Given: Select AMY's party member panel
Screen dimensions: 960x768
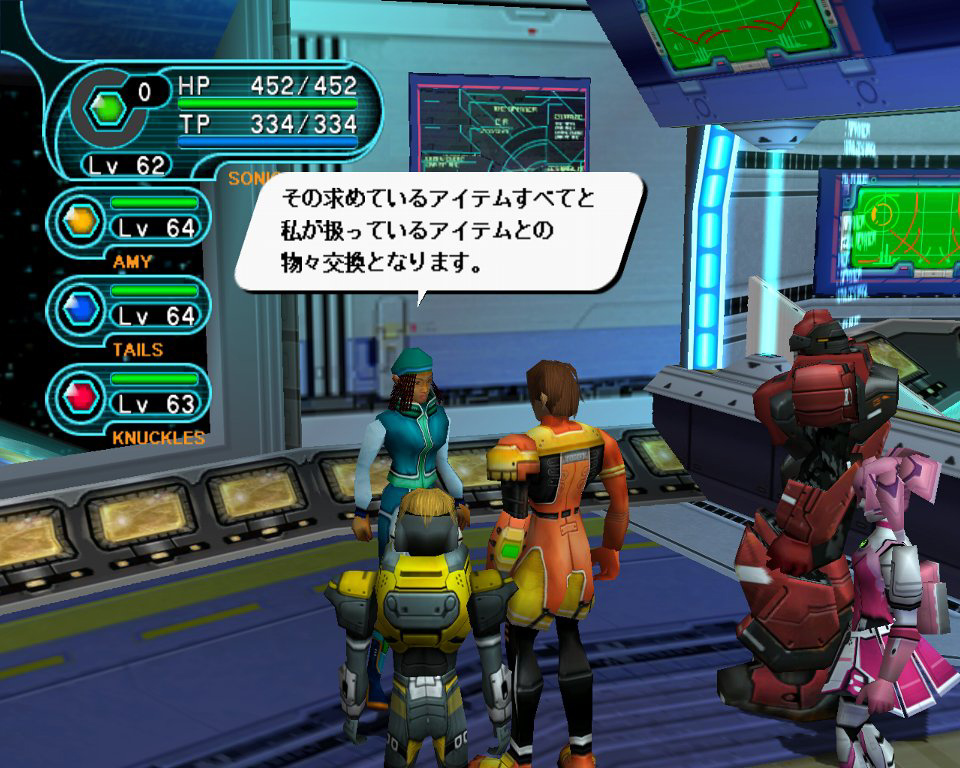Looking at the screenshot, I should [x=130, y=220].
